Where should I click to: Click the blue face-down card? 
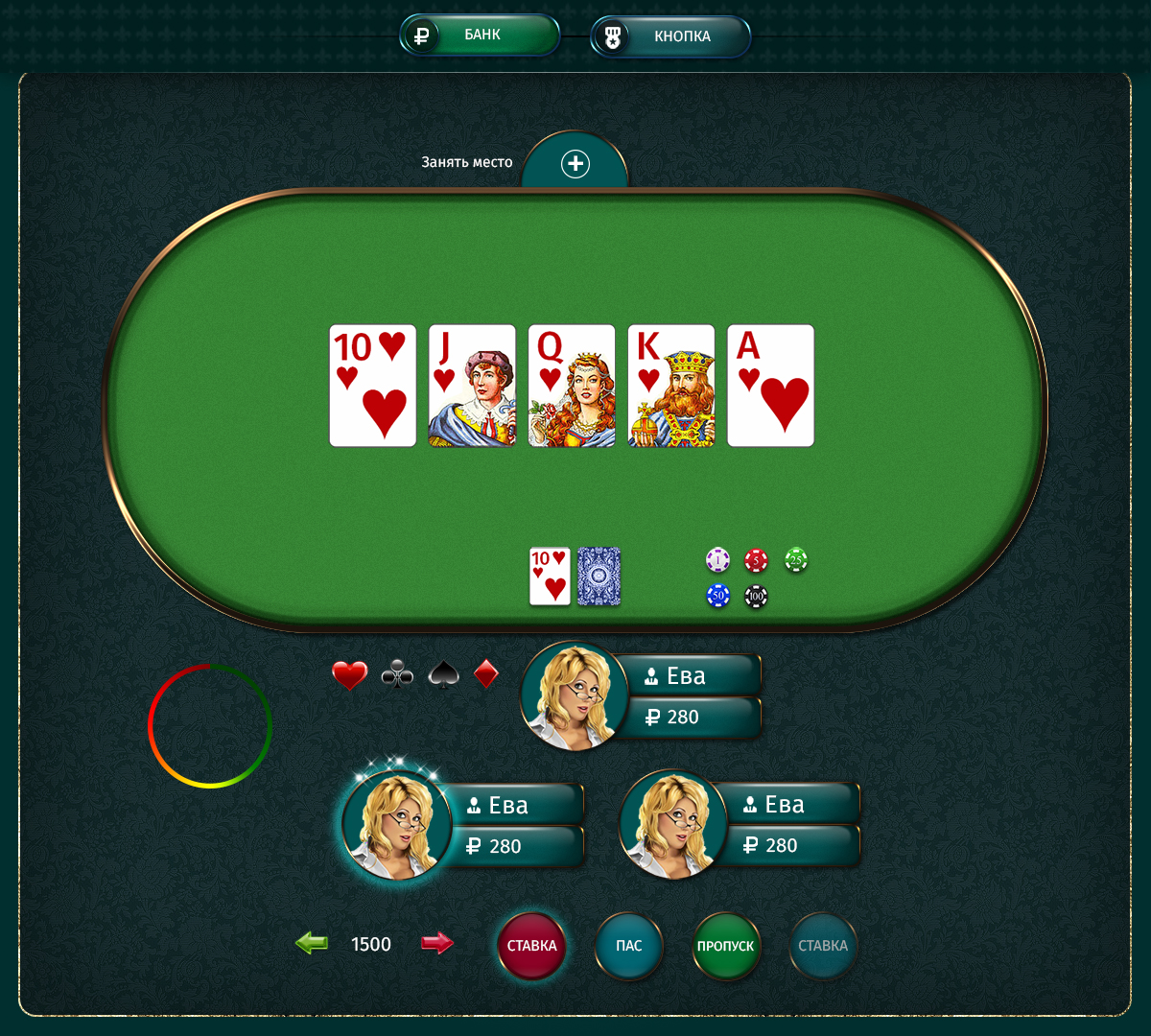(x=599, y=577)
